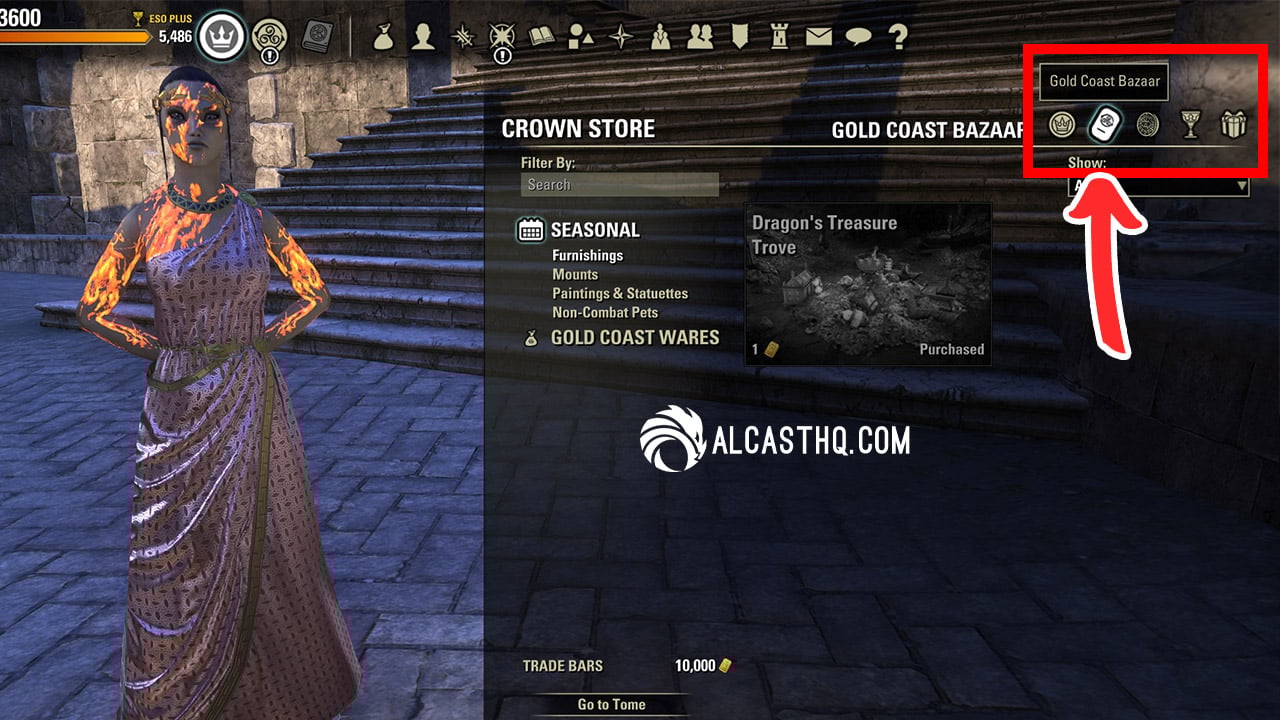Open the Seasonal category
Image resolution: width=1280 pixels, height=720 pixels.
point(594,230)
